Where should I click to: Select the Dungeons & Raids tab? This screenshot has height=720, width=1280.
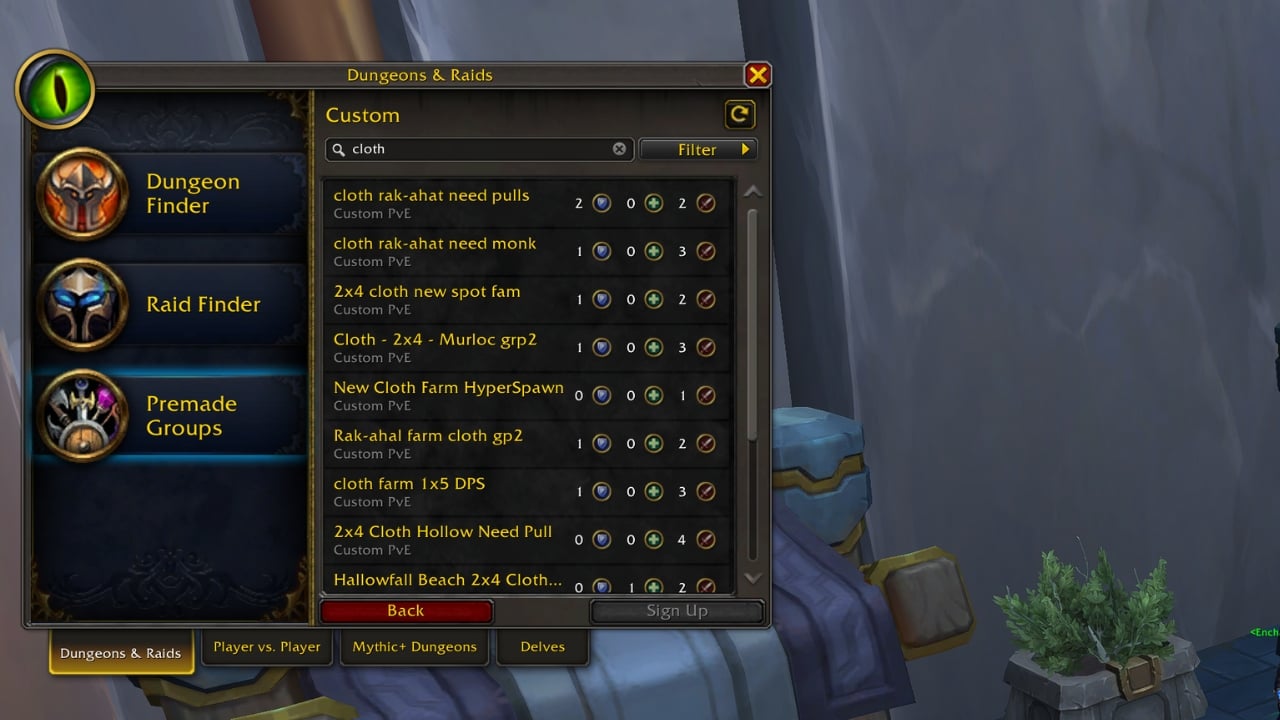[x=120, y=652]
